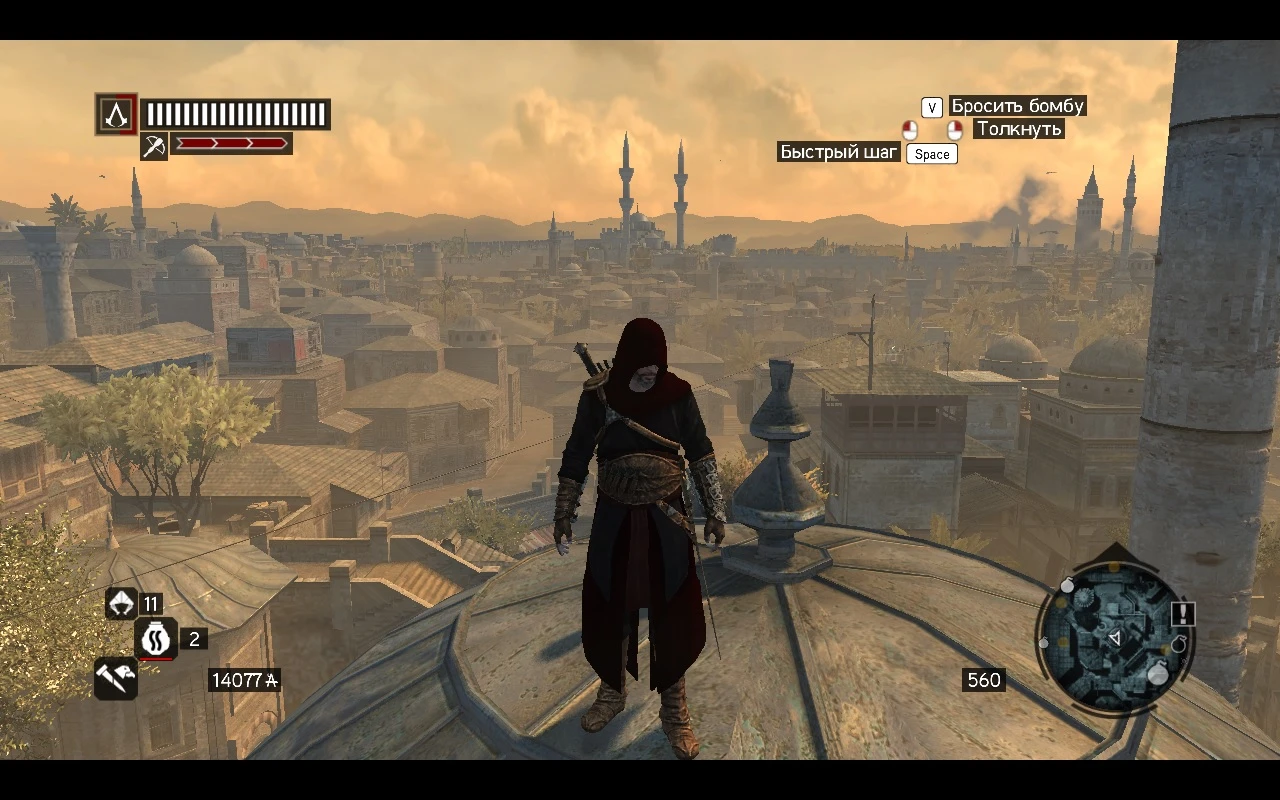Click the bomb marker on the minimap's upper left
Screen dimensions: 1280x800
[x=1068, y=585]
